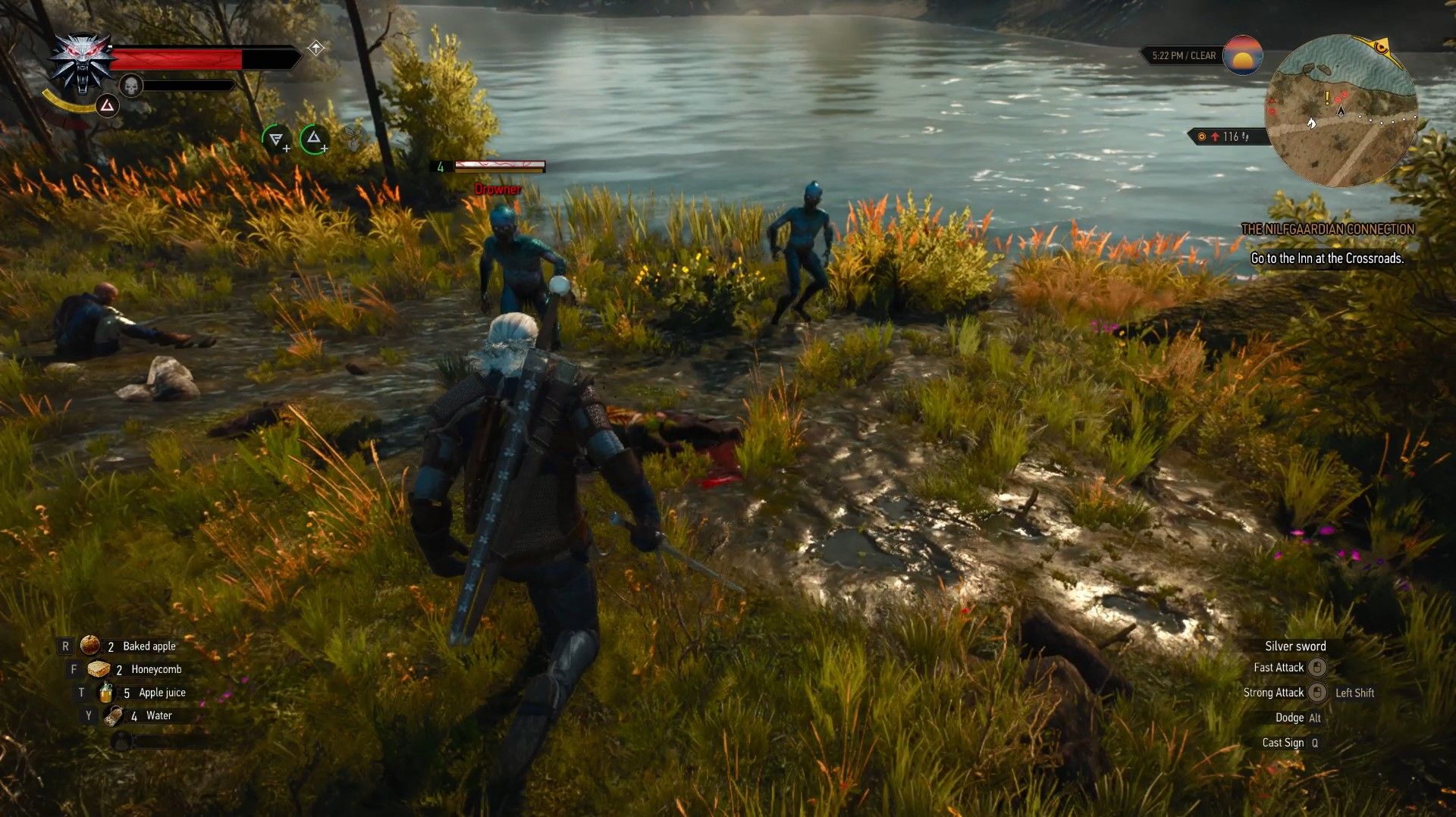1456x817 pixels.
Task: Select the active sign icon beside medallion
Action: [x=108, y=105]
